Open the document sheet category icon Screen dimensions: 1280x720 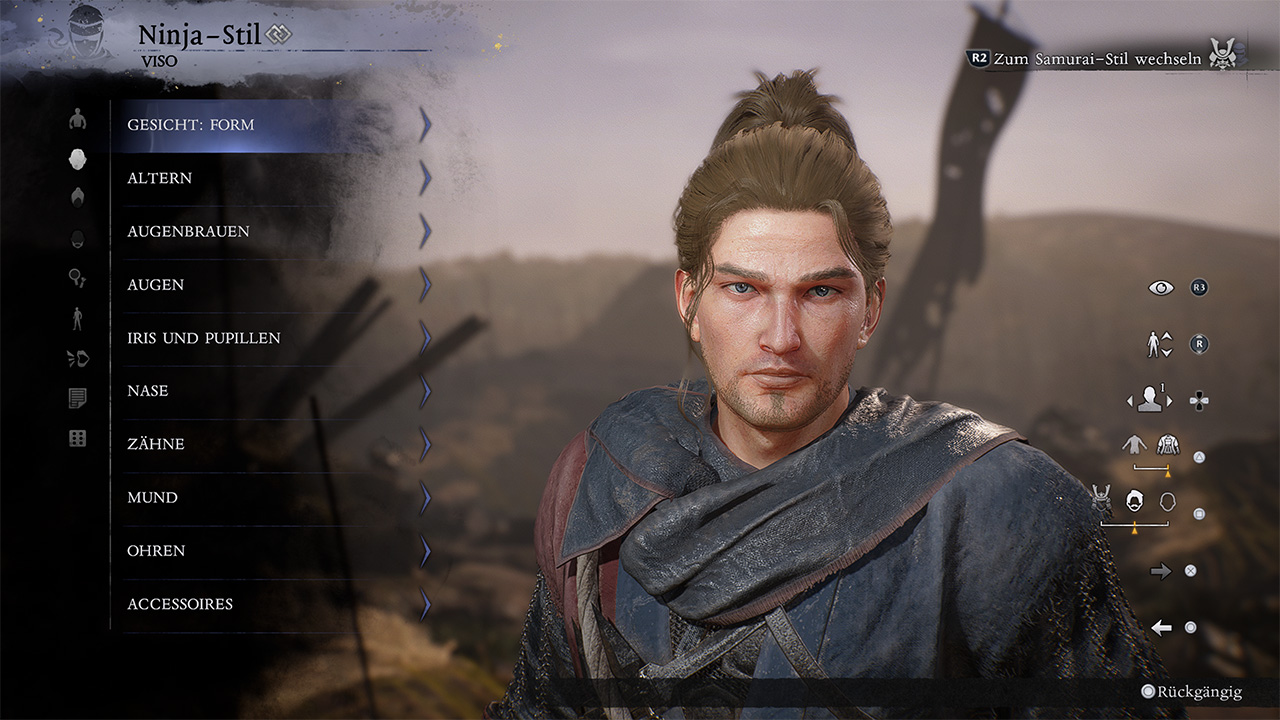coord(77,399)
